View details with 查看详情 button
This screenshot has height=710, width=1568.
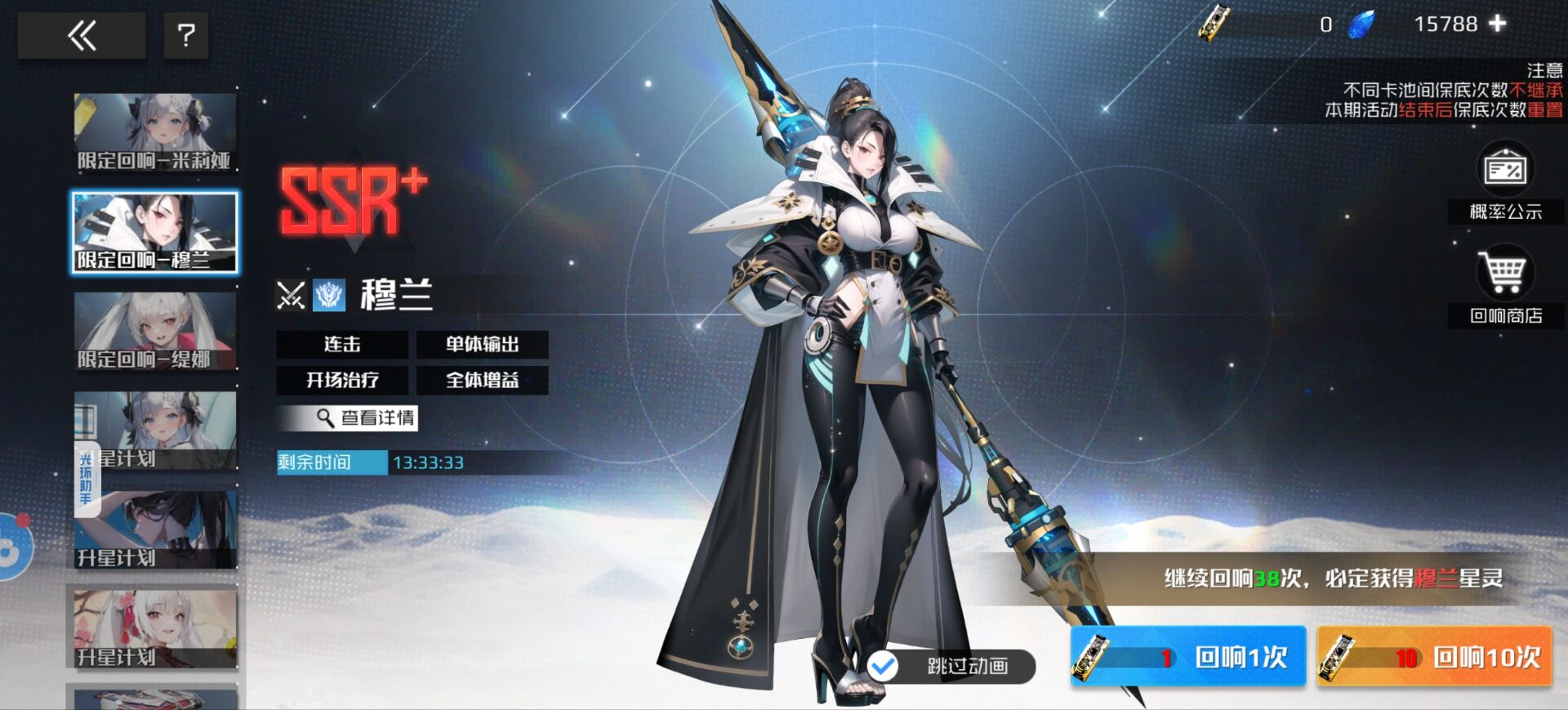348,418
